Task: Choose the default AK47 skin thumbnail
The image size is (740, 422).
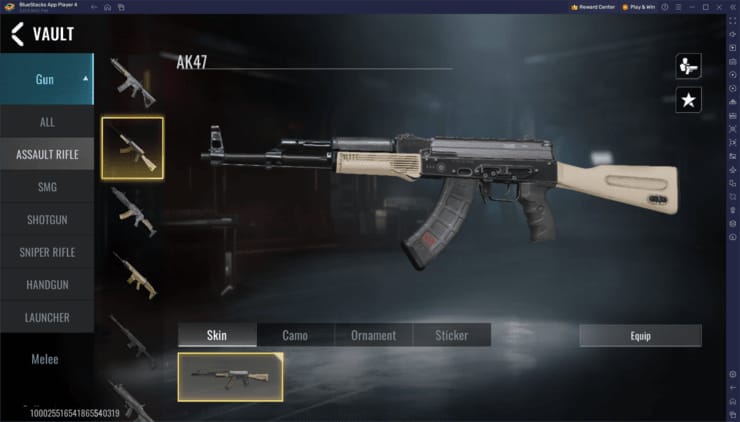Action: coord(230,377)
